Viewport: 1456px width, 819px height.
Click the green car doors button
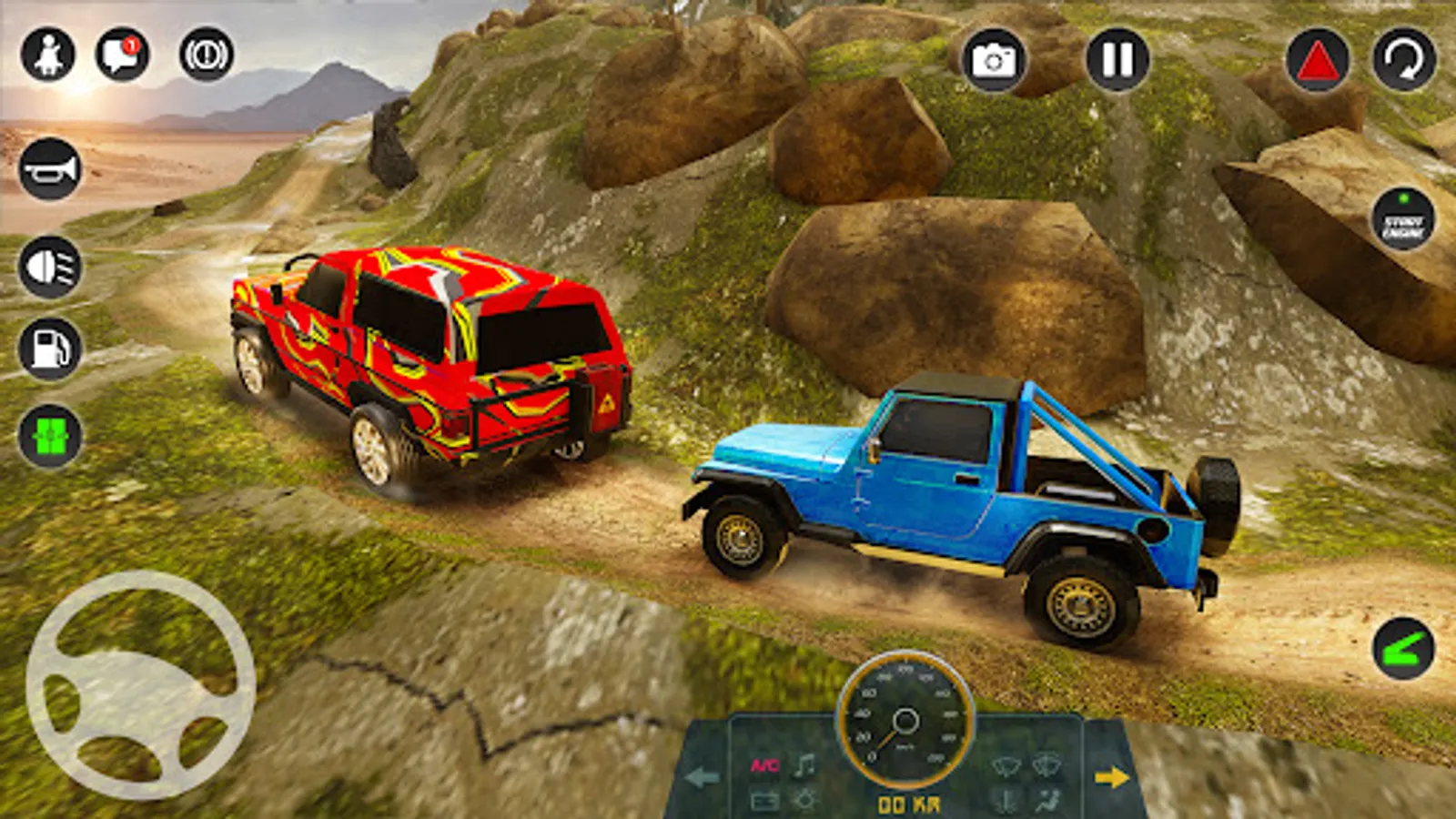tap(50, 436)
